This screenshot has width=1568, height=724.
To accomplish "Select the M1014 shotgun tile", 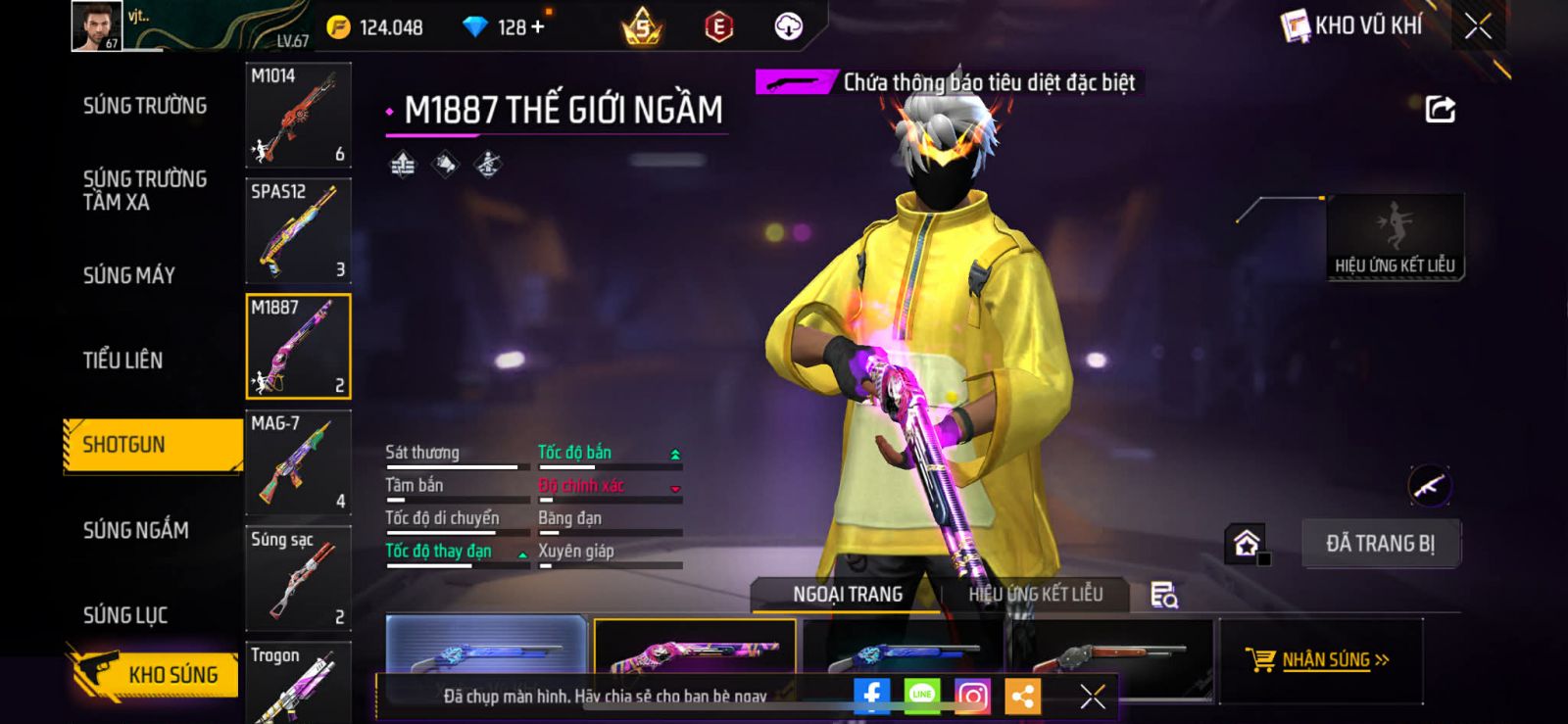I will point(298,115).
